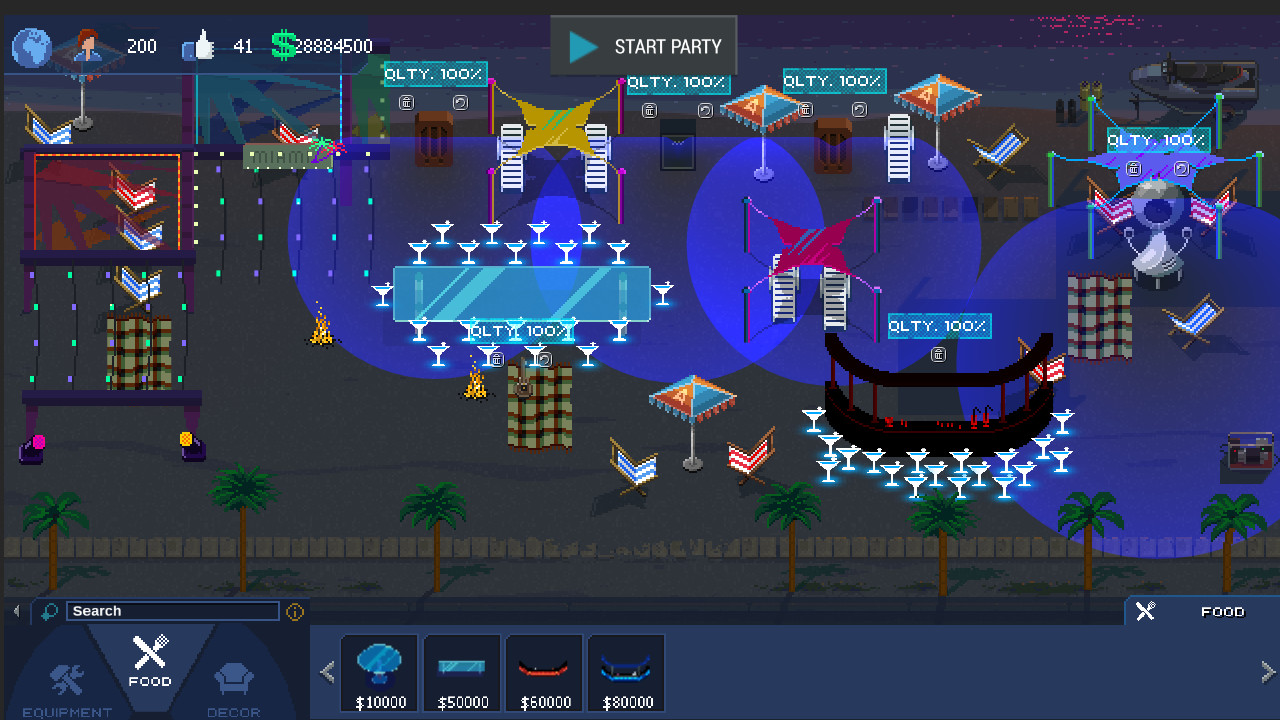
Task: Click the delete icon under the glass table's QLTY label
Action: [x=496, y=358]
